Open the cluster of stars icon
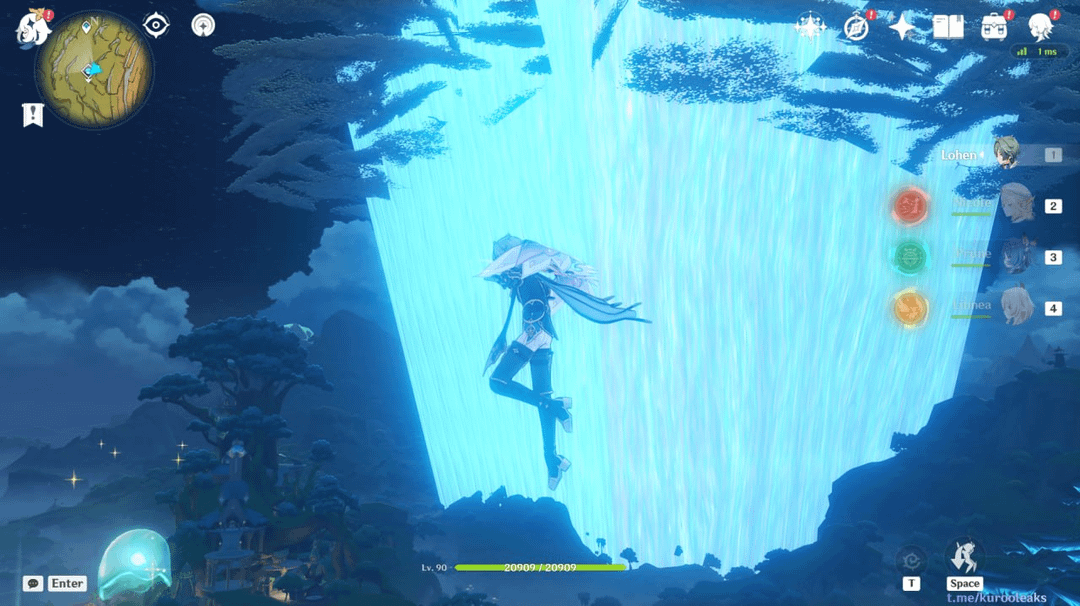Screen dimensions: 1080x606 point(809,27)
